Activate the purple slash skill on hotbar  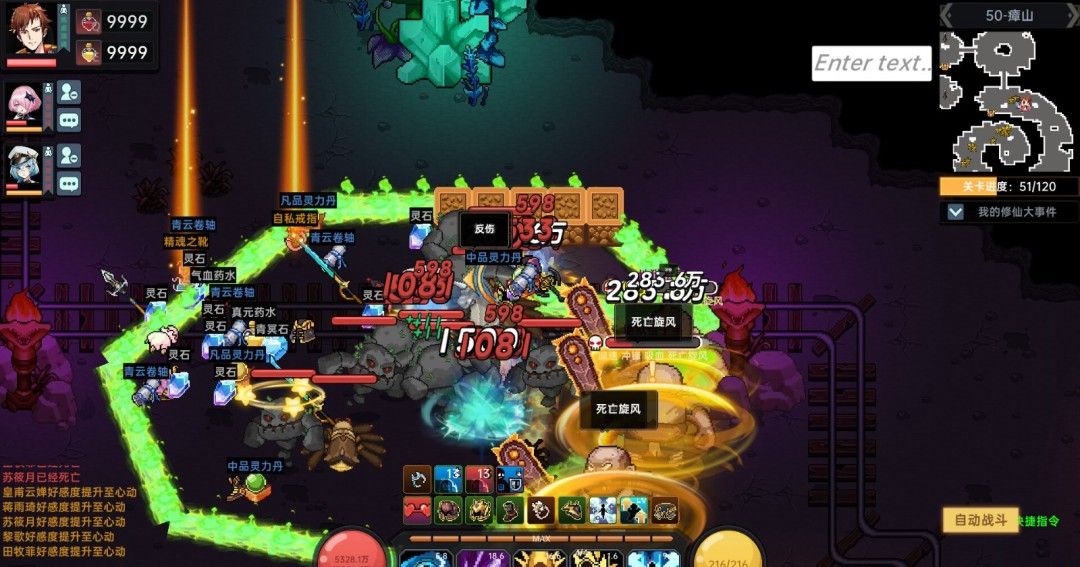(x=469, y=559)
